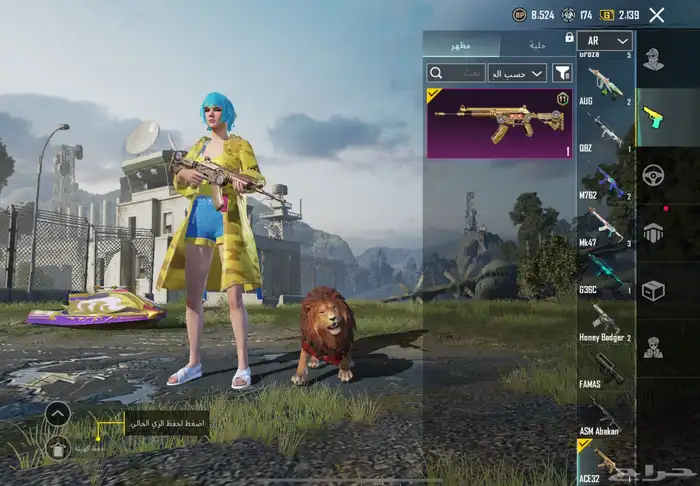
Task: Tap the save outfit hanger button
Action: [x=58, y=447]
